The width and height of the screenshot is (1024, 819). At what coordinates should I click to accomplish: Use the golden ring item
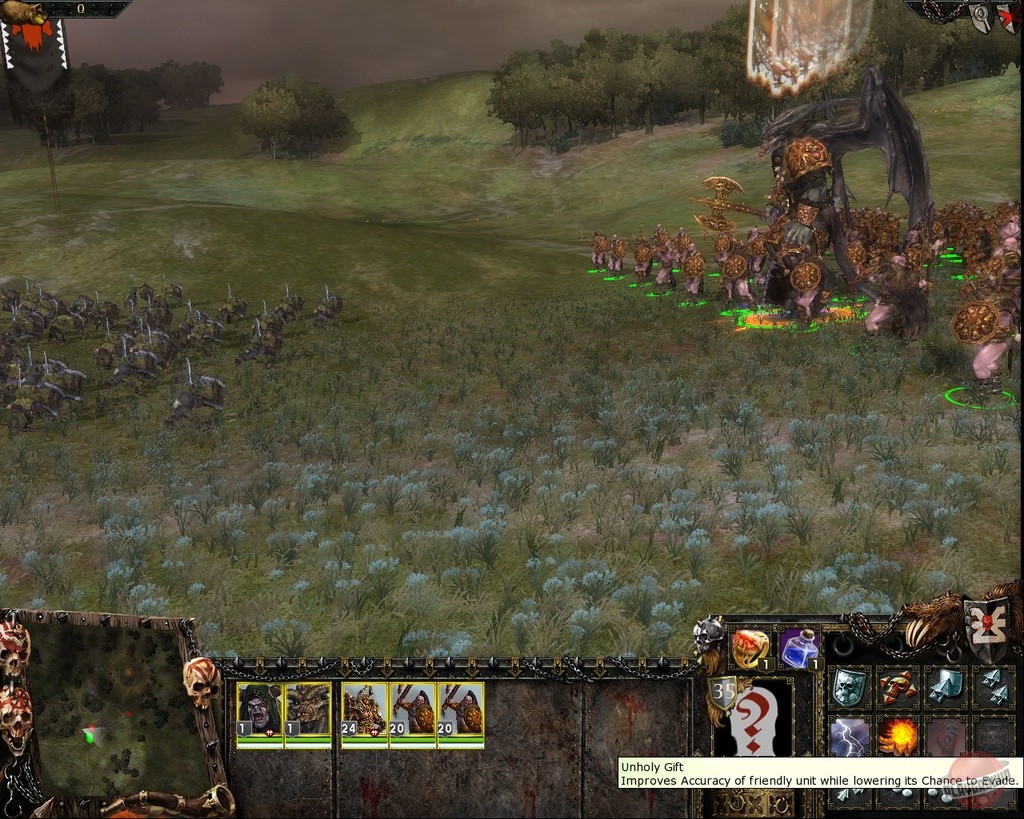pos(750,648)
